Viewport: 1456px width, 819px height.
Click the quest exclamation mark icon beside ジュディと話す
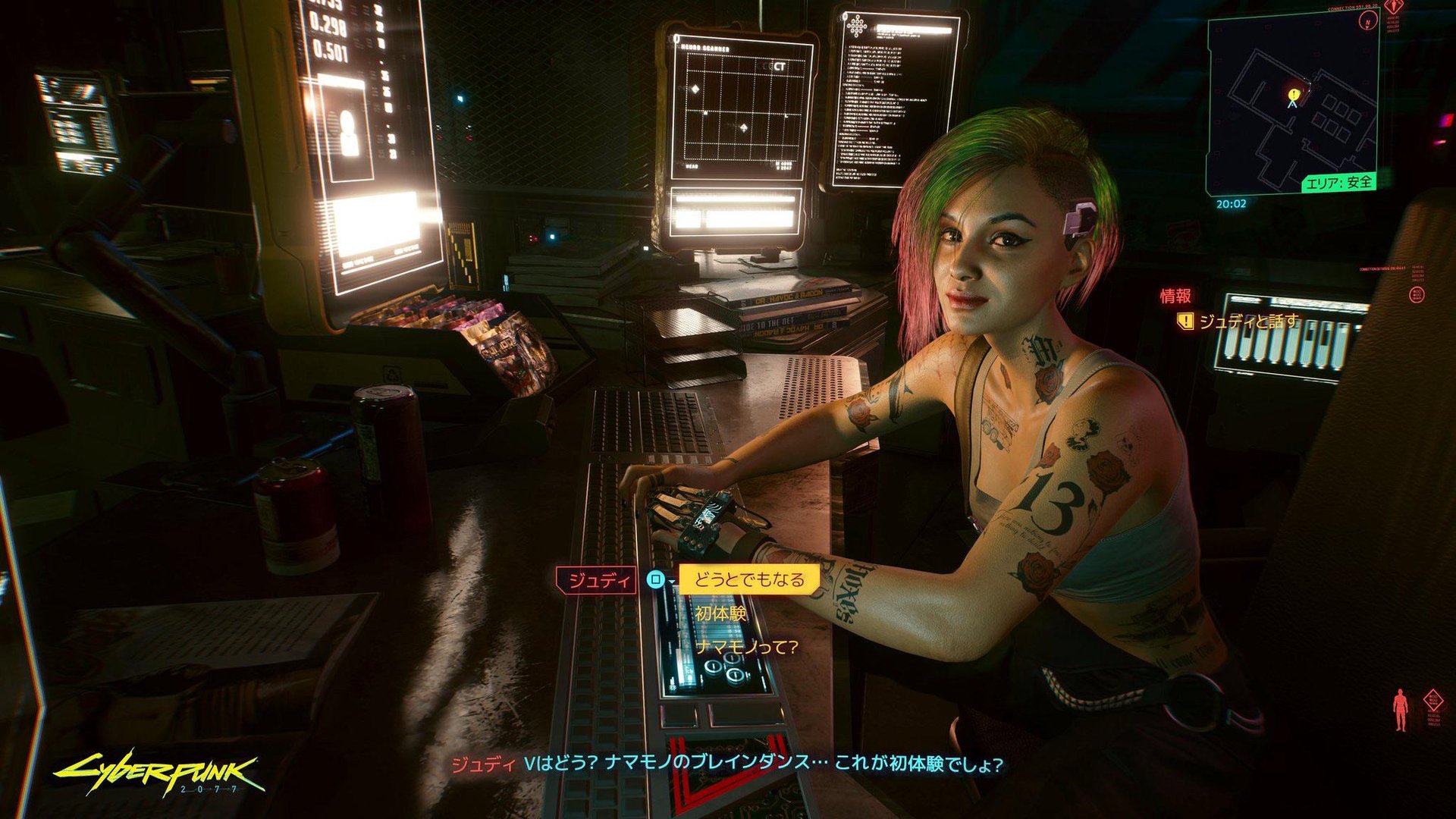1185,322
